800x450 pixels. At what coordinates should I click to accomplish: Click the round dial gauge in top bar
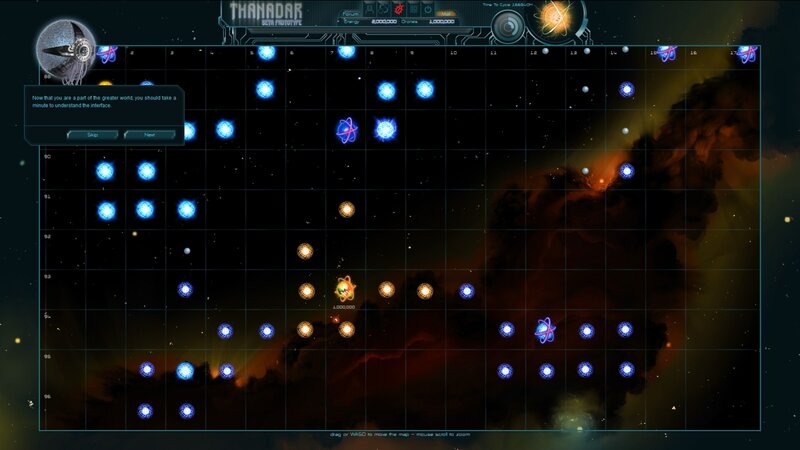(x=509, y=25)
